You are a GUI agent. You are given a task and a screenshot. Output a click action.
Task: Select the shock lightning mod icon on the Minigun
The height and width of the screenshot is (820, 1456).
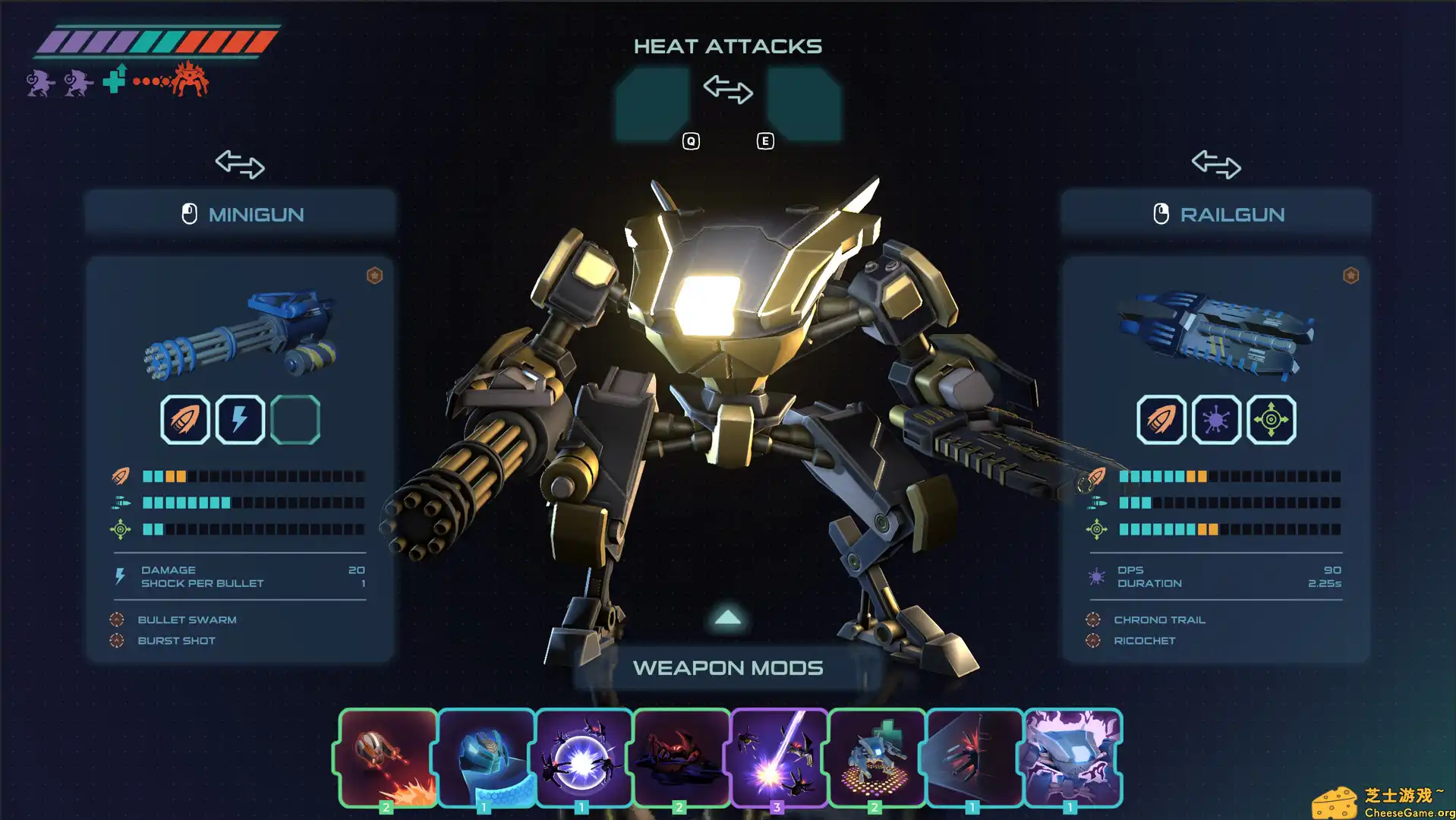coord(240,419)
